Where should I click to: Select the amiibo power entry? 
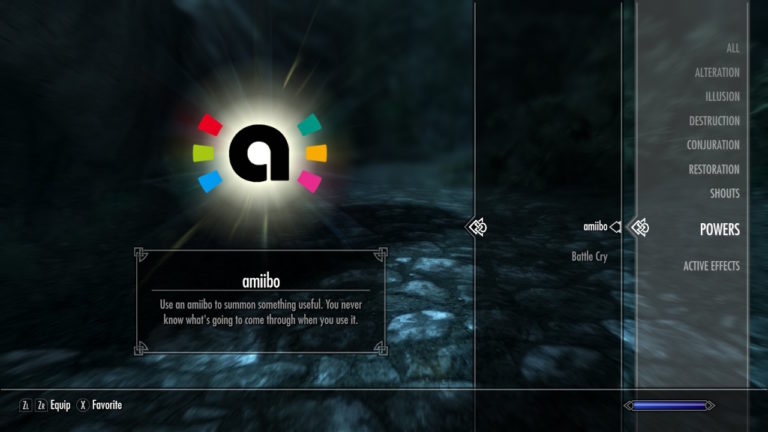point(595,227)
